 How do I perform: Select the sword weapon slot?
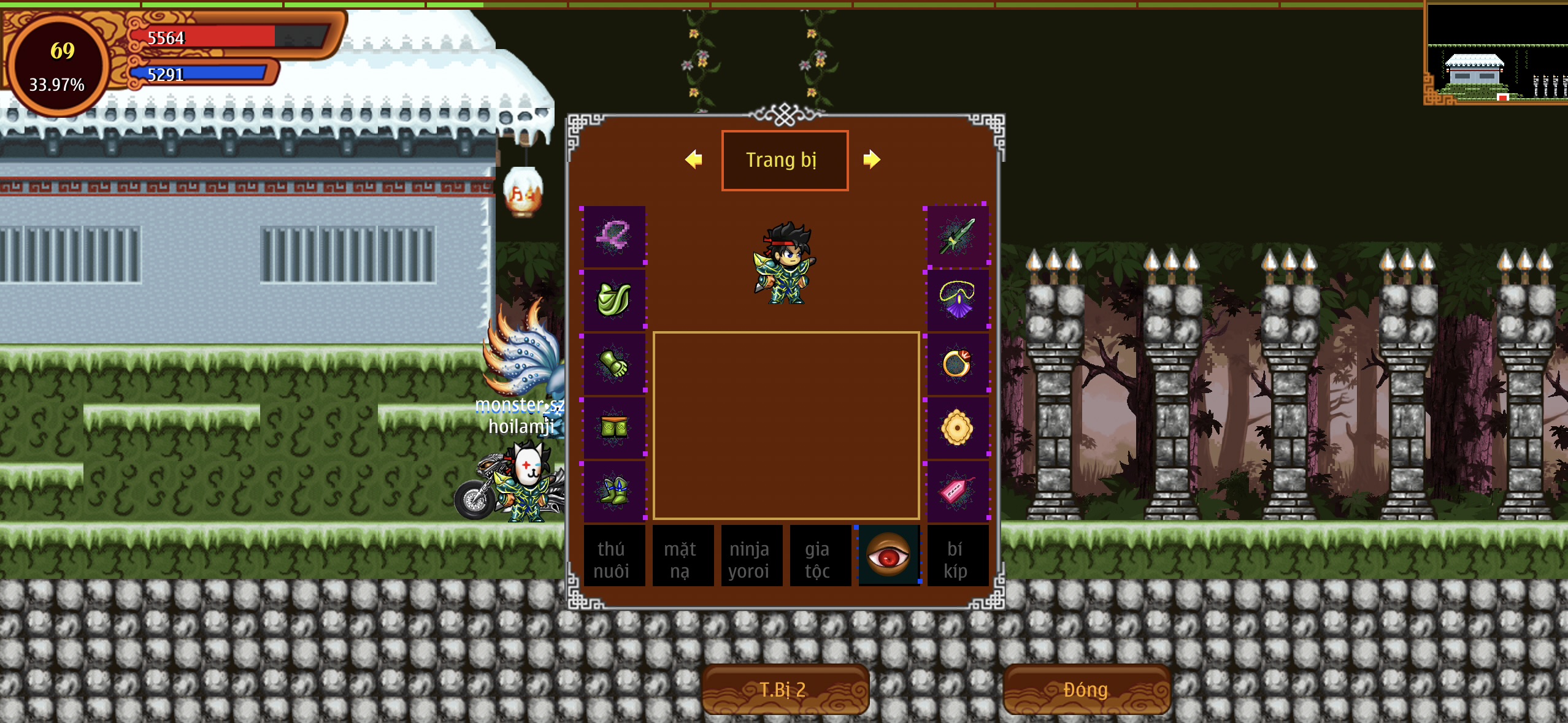[x=957, y=237]
